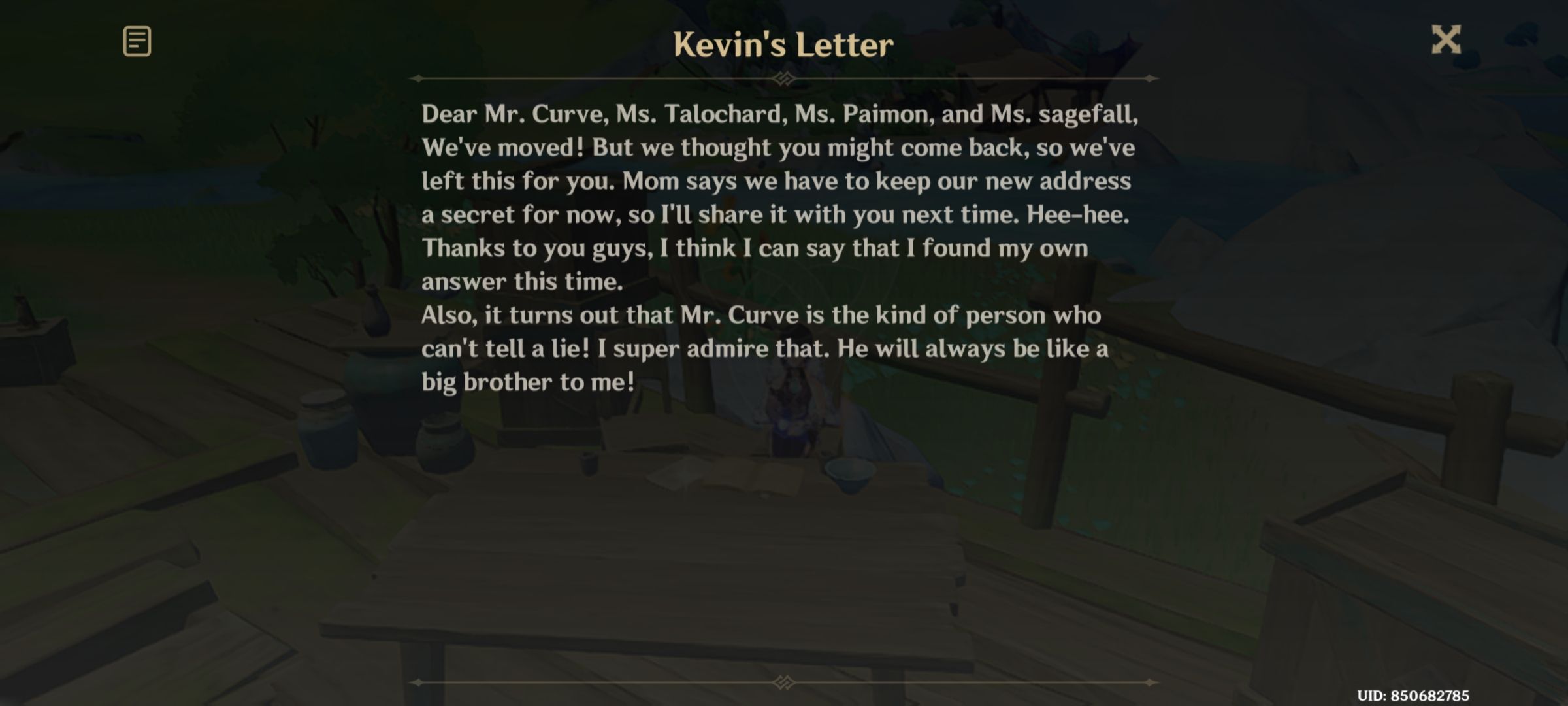This screenshot has height=706, width=1568.
Task: Click the "We've moved!" sentence
Action: click(779, 148)
